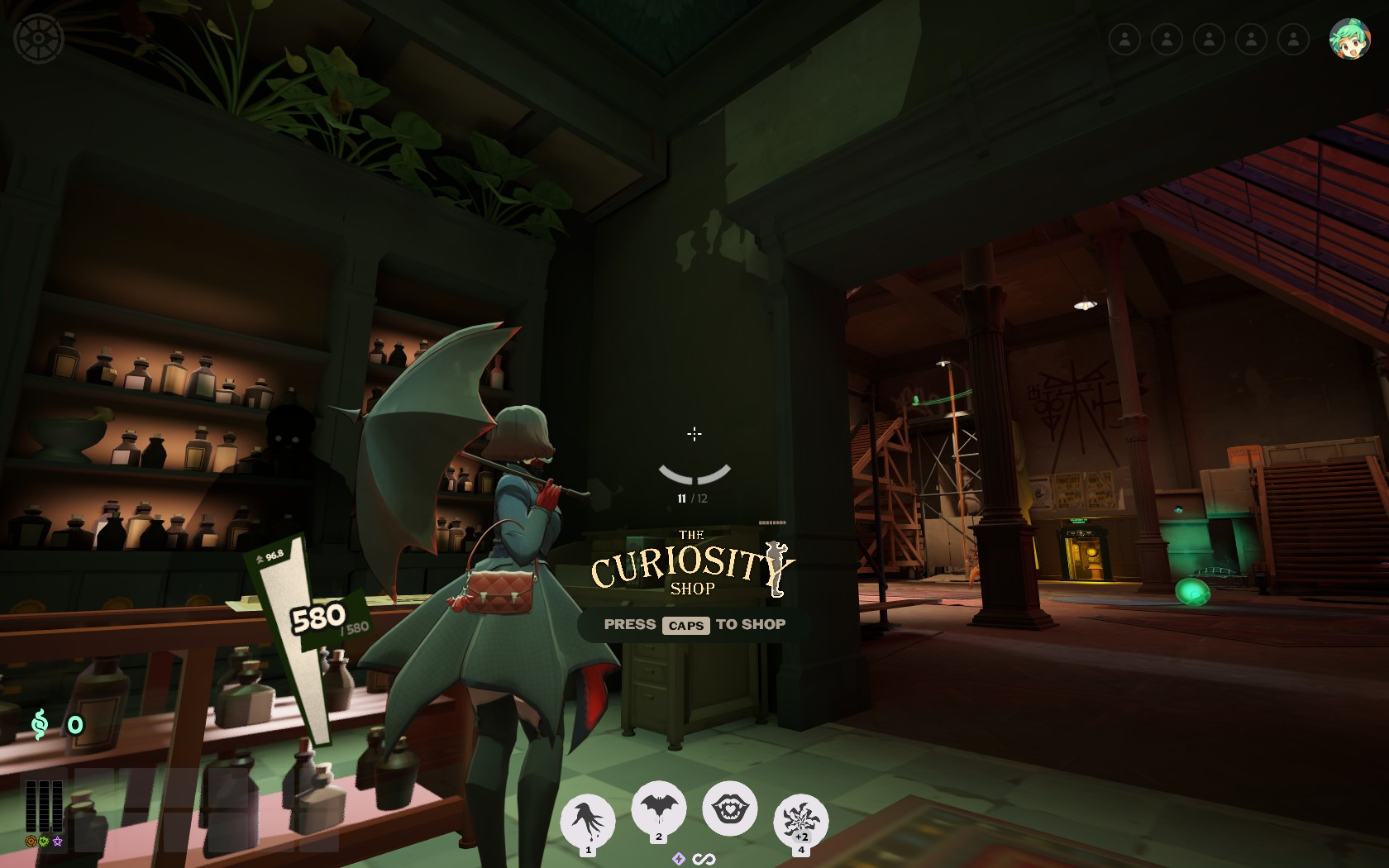Click the purple lightning energy icon
Viewport: 1389px width, 868px height.
click(x=680, y=859)
